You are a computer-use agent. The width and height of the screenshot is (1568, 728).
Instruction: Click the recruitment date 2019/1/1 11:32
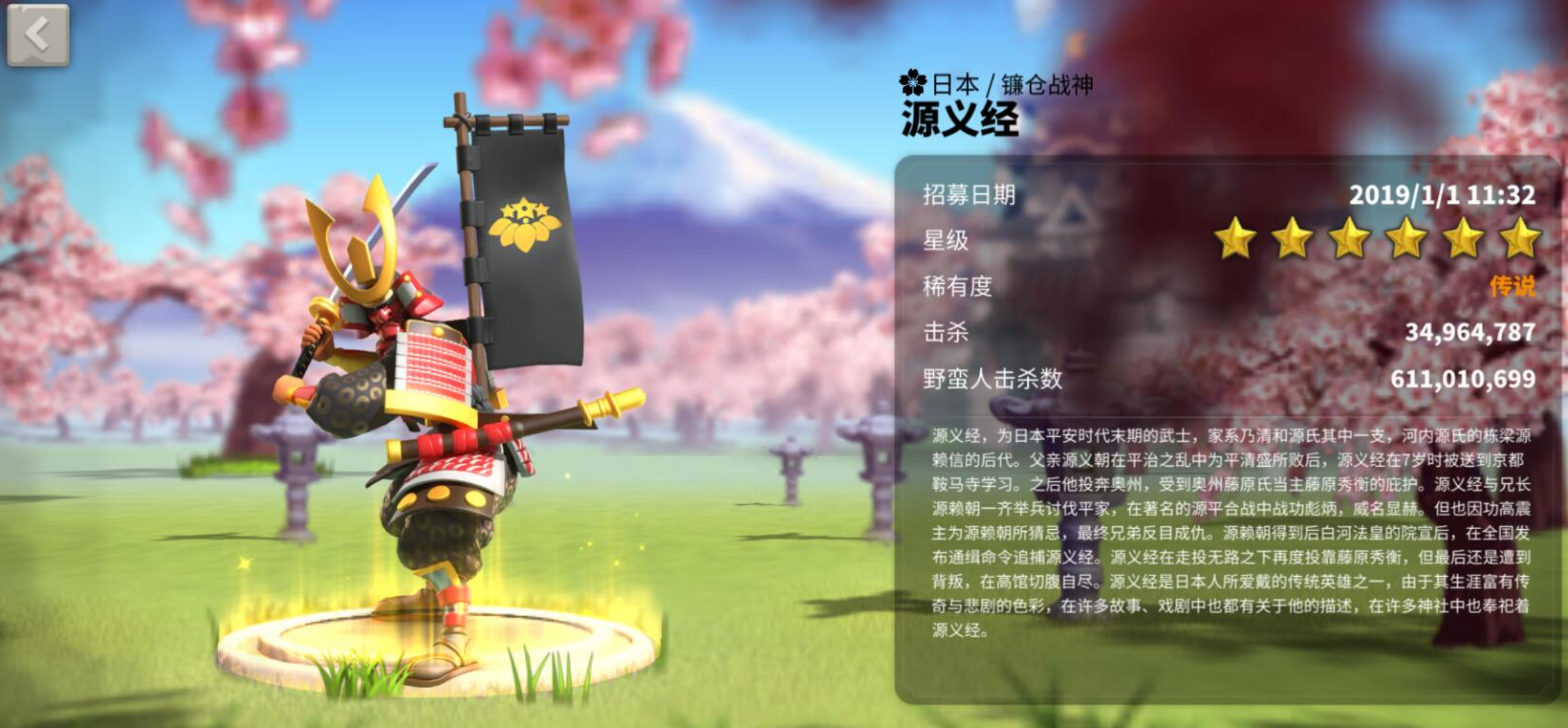coord(1445,195)
